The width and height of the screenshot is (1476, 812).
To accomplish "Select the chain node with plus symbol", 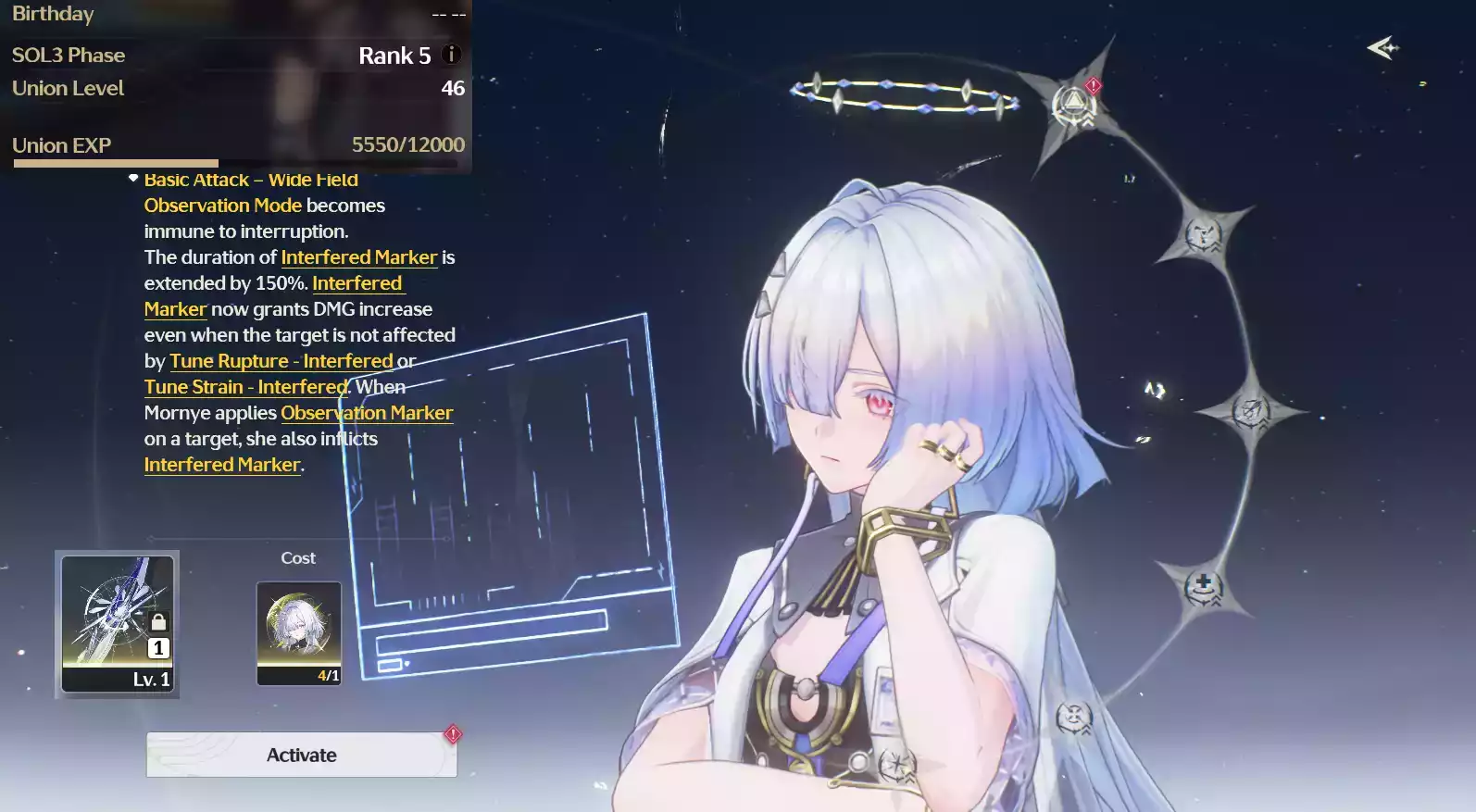I will 1203,586.
